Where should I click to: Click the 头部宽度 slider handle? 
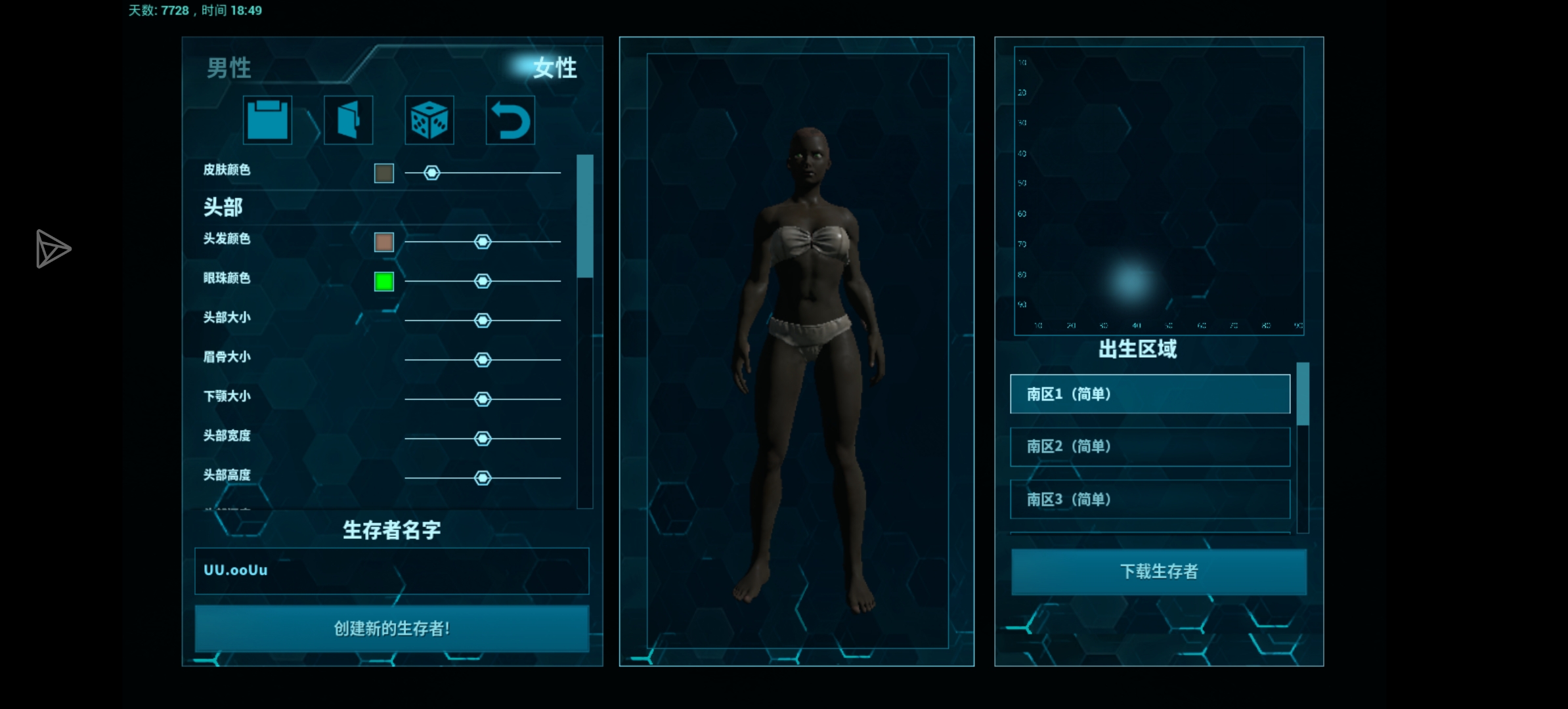[x=483, y=439]
